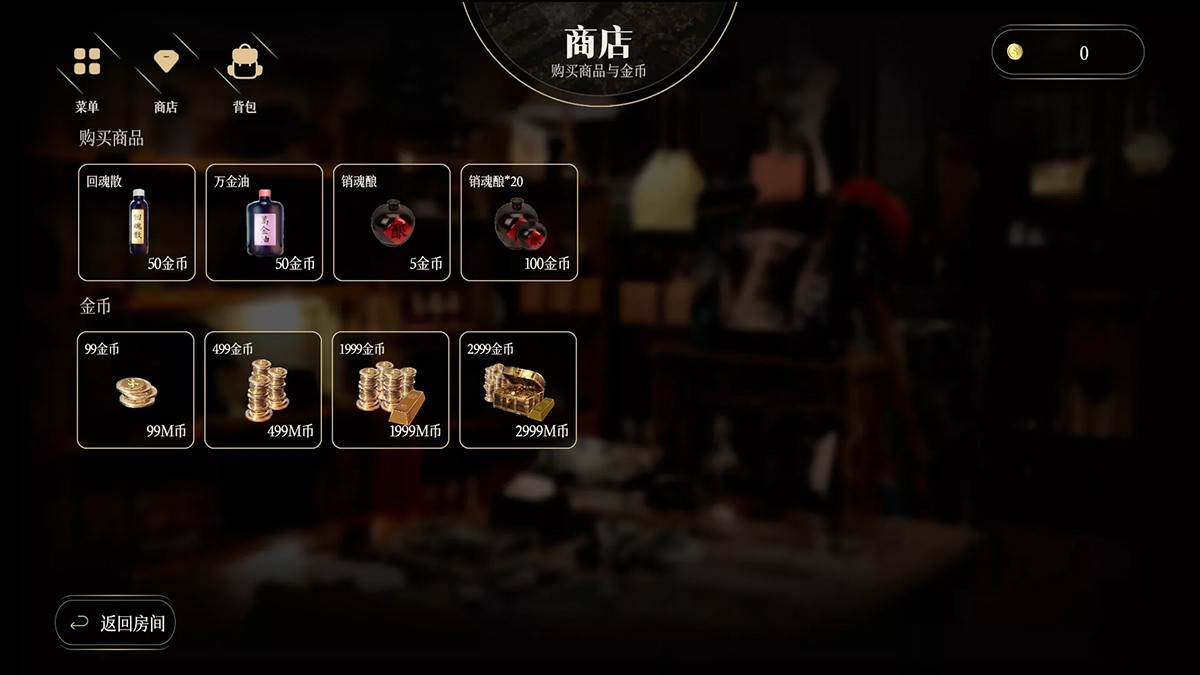The image size is (1200, 675).
Task: Purchase the 1999金币 gold pack
Action: [391, 389]
